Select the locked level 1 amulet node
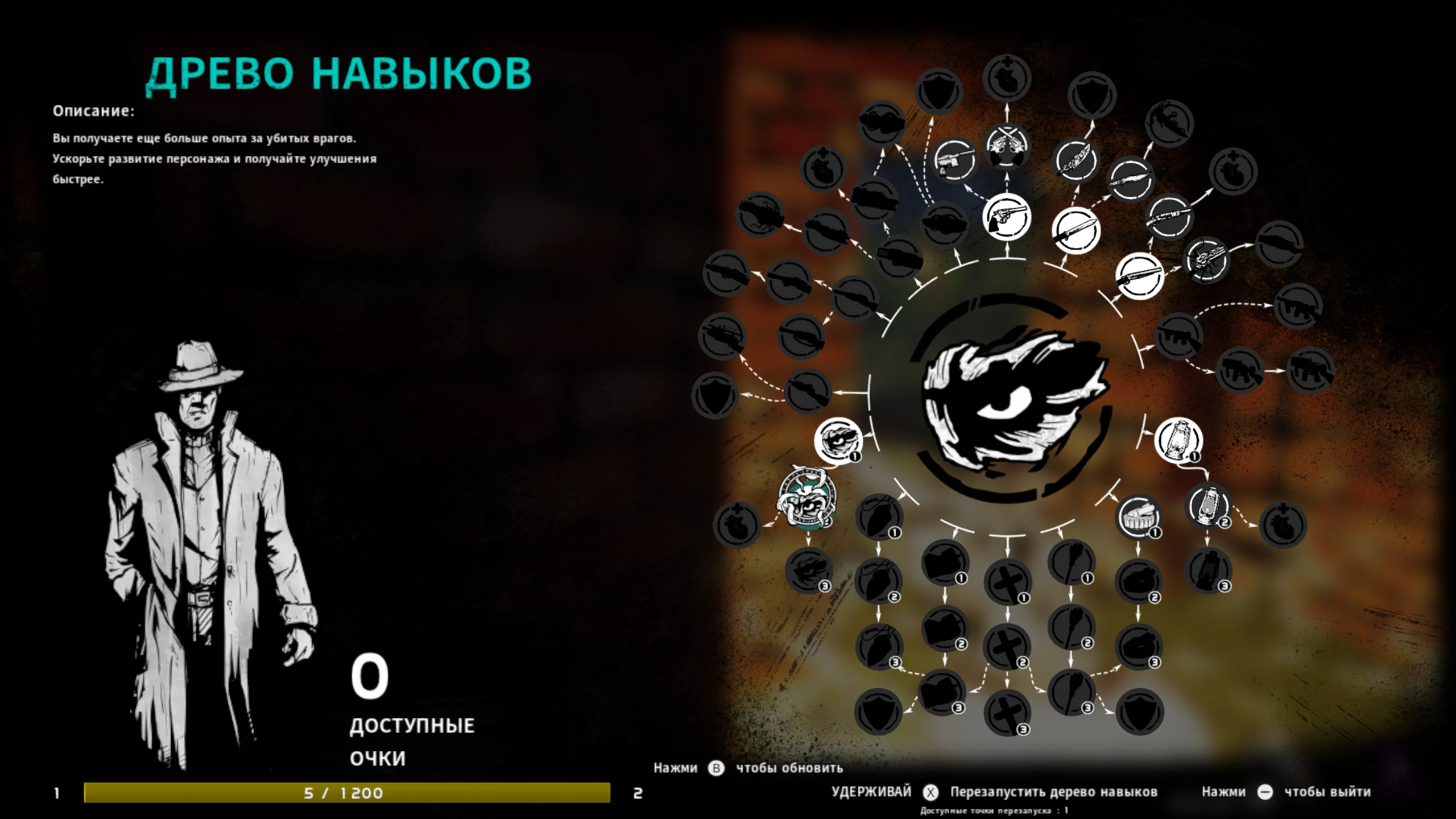The image size is (1456, 819). point(879,518)
